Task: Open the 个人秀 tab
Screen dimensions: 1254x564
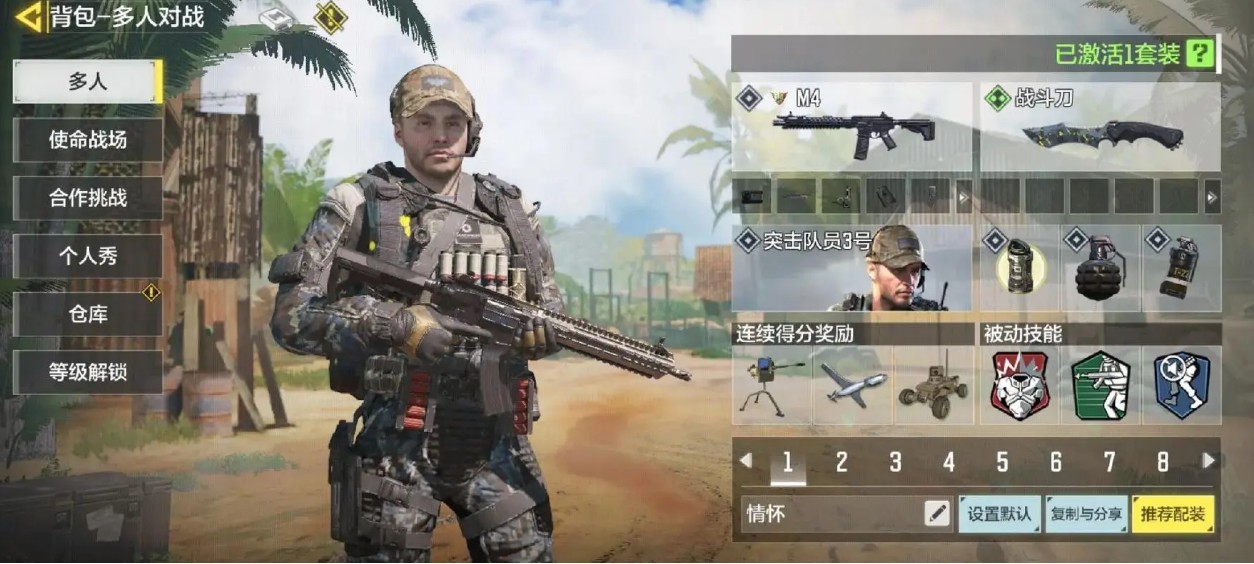Action: pyautogui.click(x=88, y=256)
